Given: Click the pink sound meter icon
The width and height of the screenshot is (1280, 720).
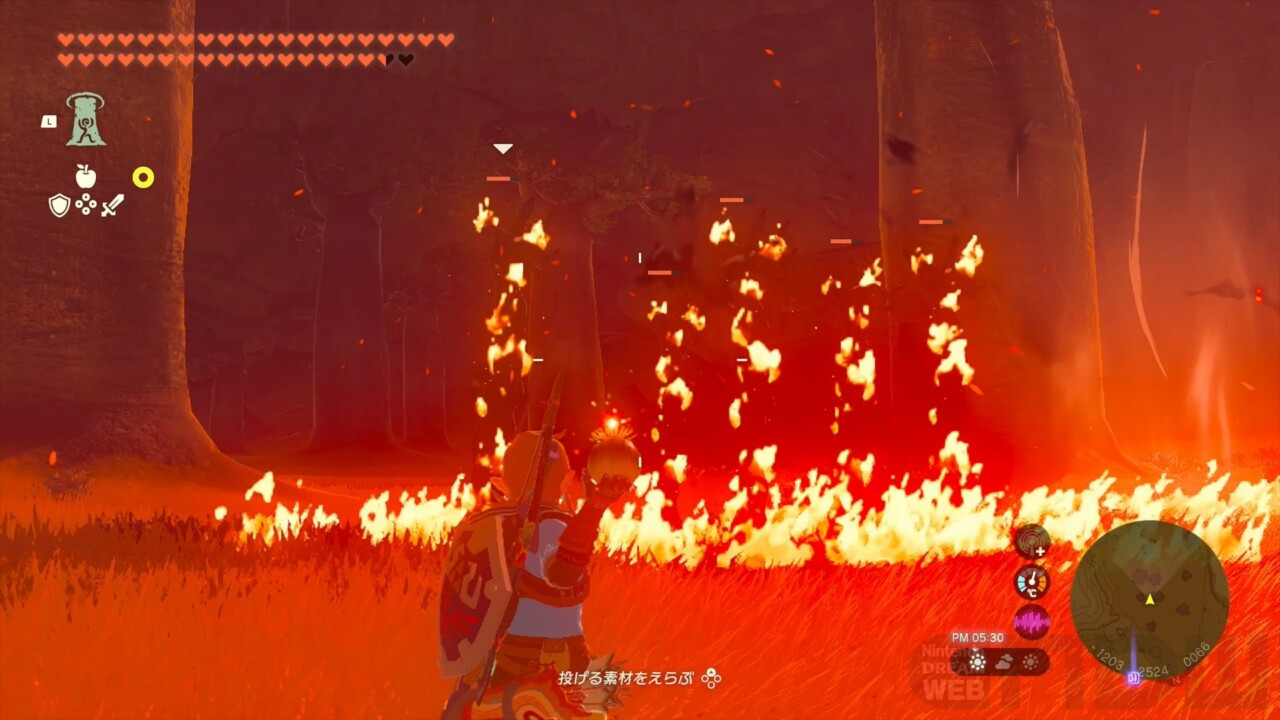Looking at the screenshot, I should (1031, 622).
